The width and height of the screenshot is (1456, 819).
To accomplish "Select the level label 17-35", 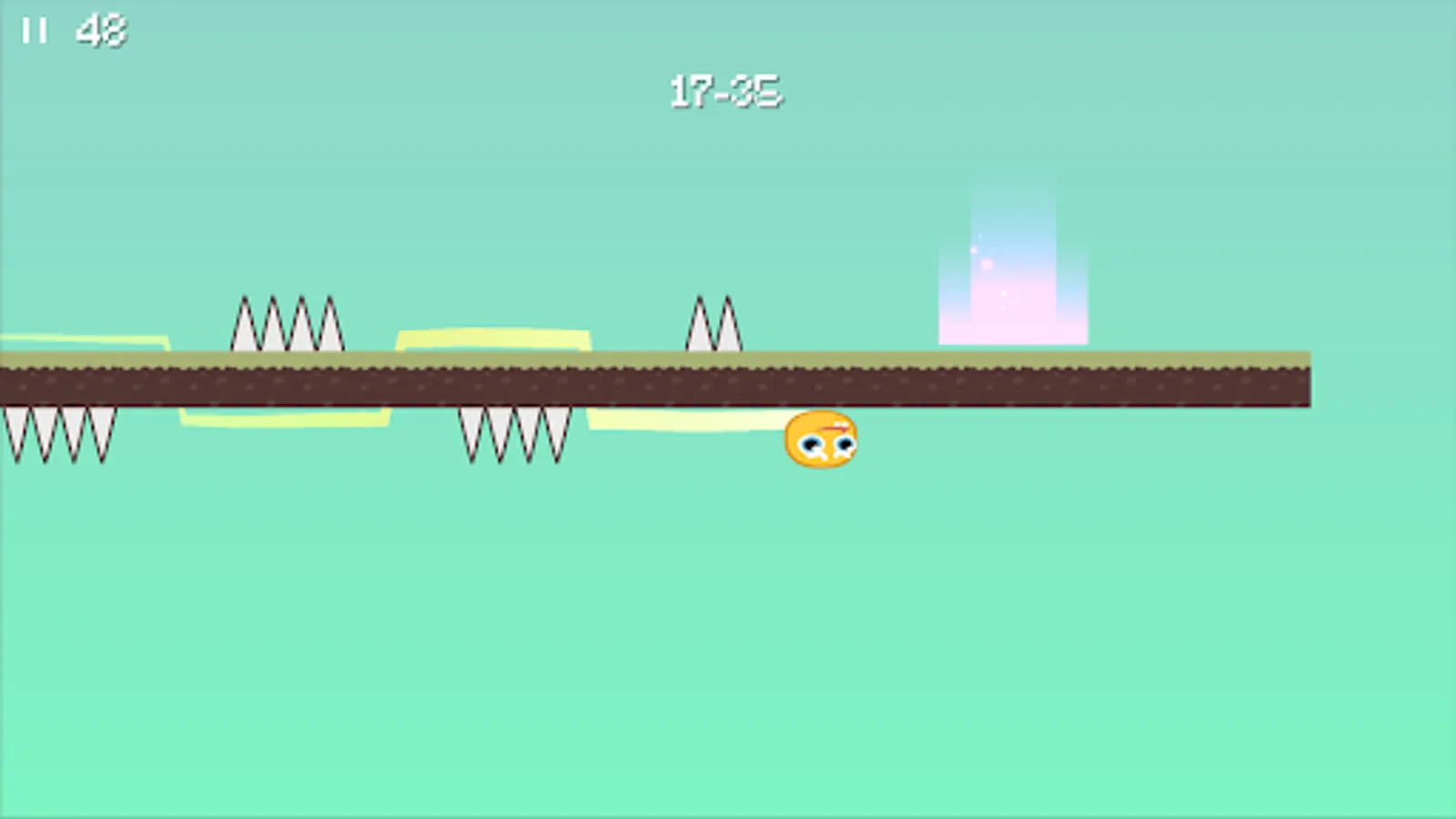I will 725,89.
